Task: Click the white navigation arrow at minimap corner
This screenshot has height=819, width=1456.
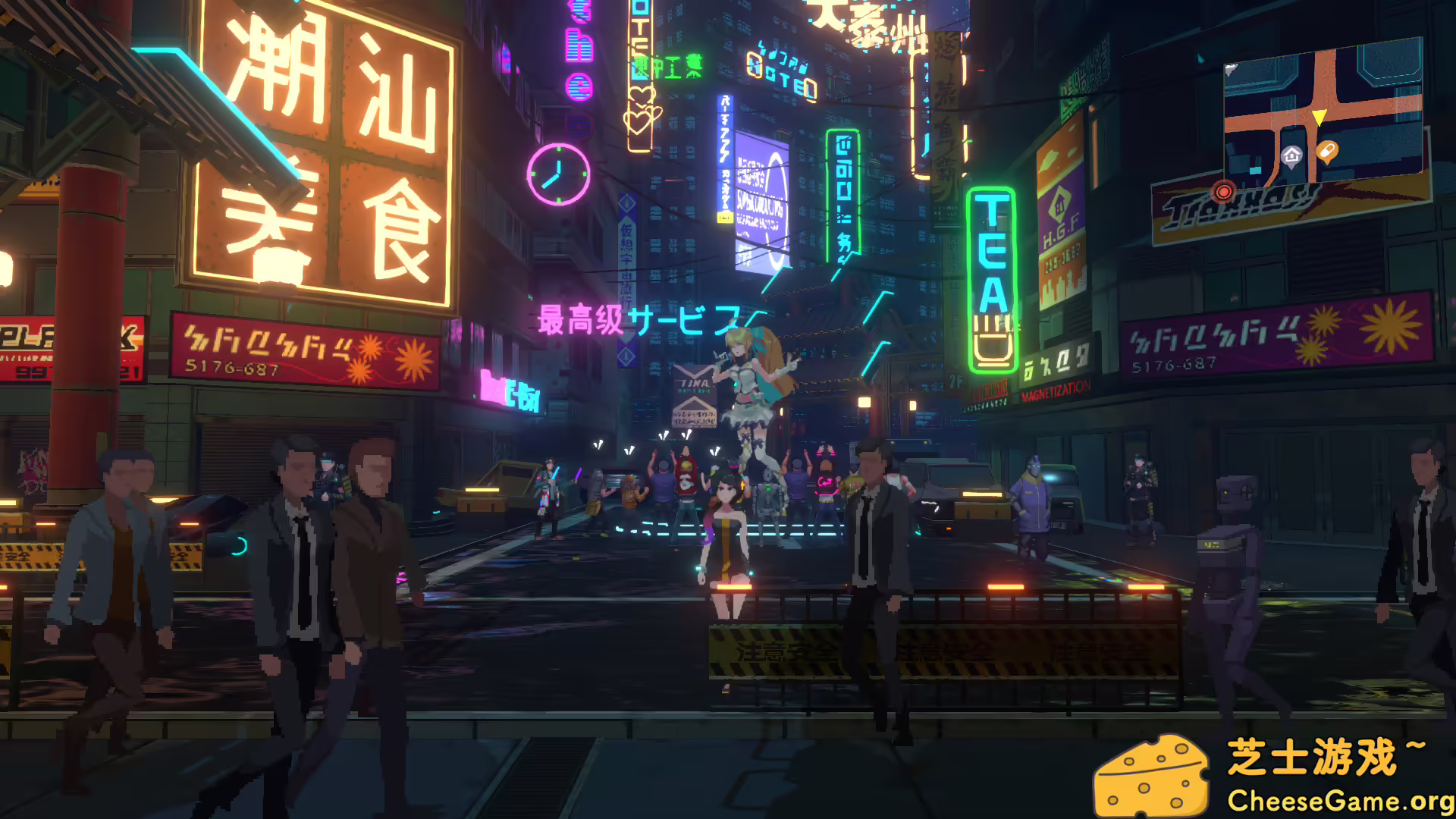Action: point(1232,70)
